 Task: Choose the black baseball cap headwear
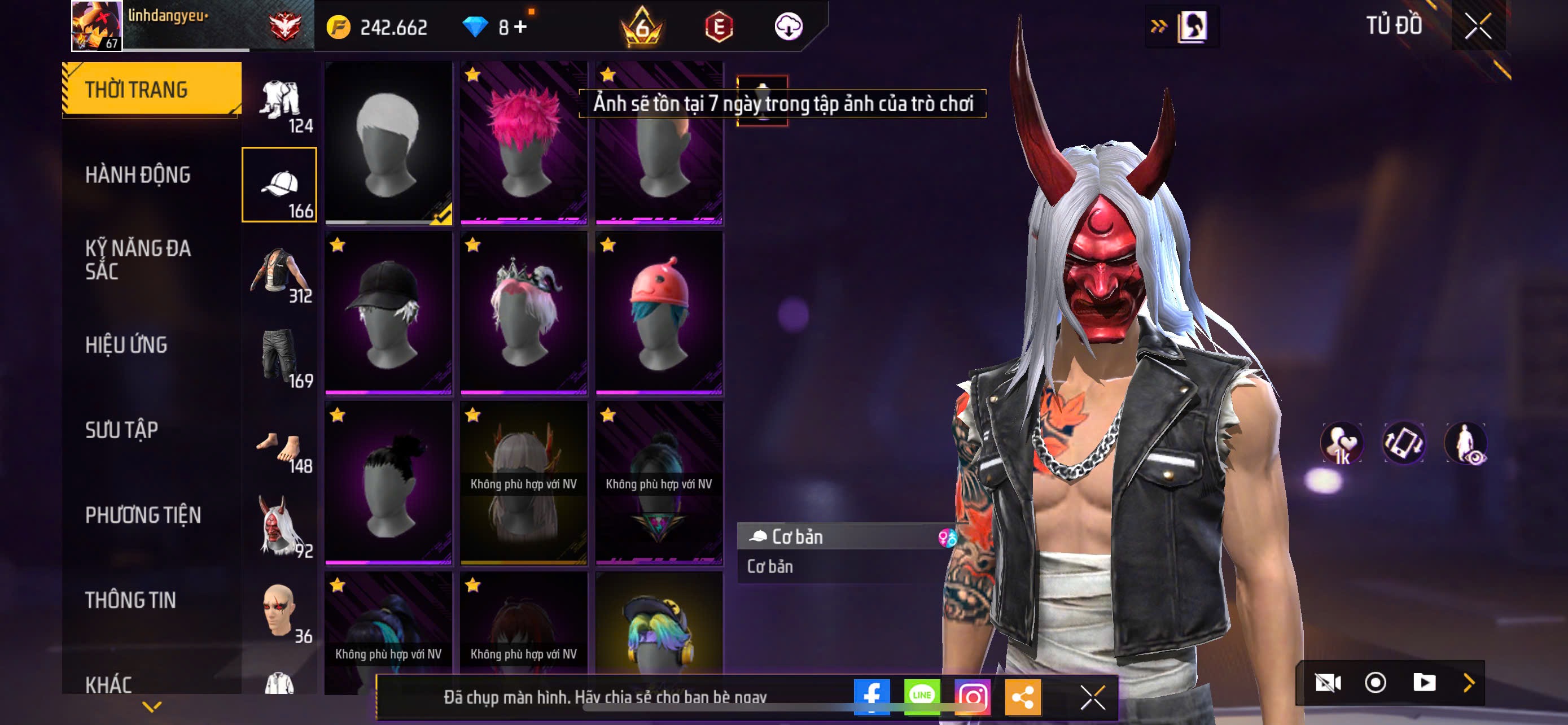pos(388,313)
